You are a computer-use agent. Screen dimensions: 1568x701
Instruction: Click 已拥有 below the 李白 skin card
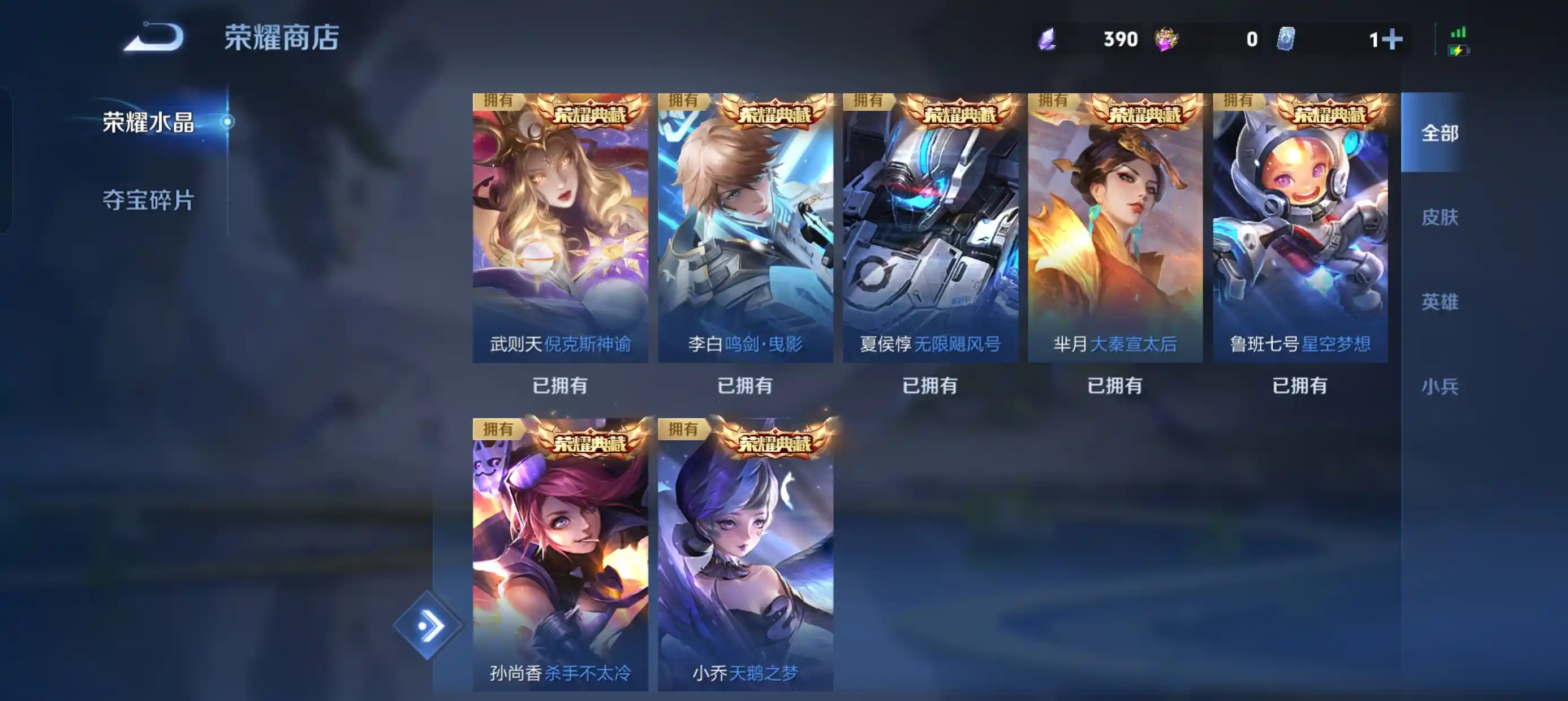746,384
